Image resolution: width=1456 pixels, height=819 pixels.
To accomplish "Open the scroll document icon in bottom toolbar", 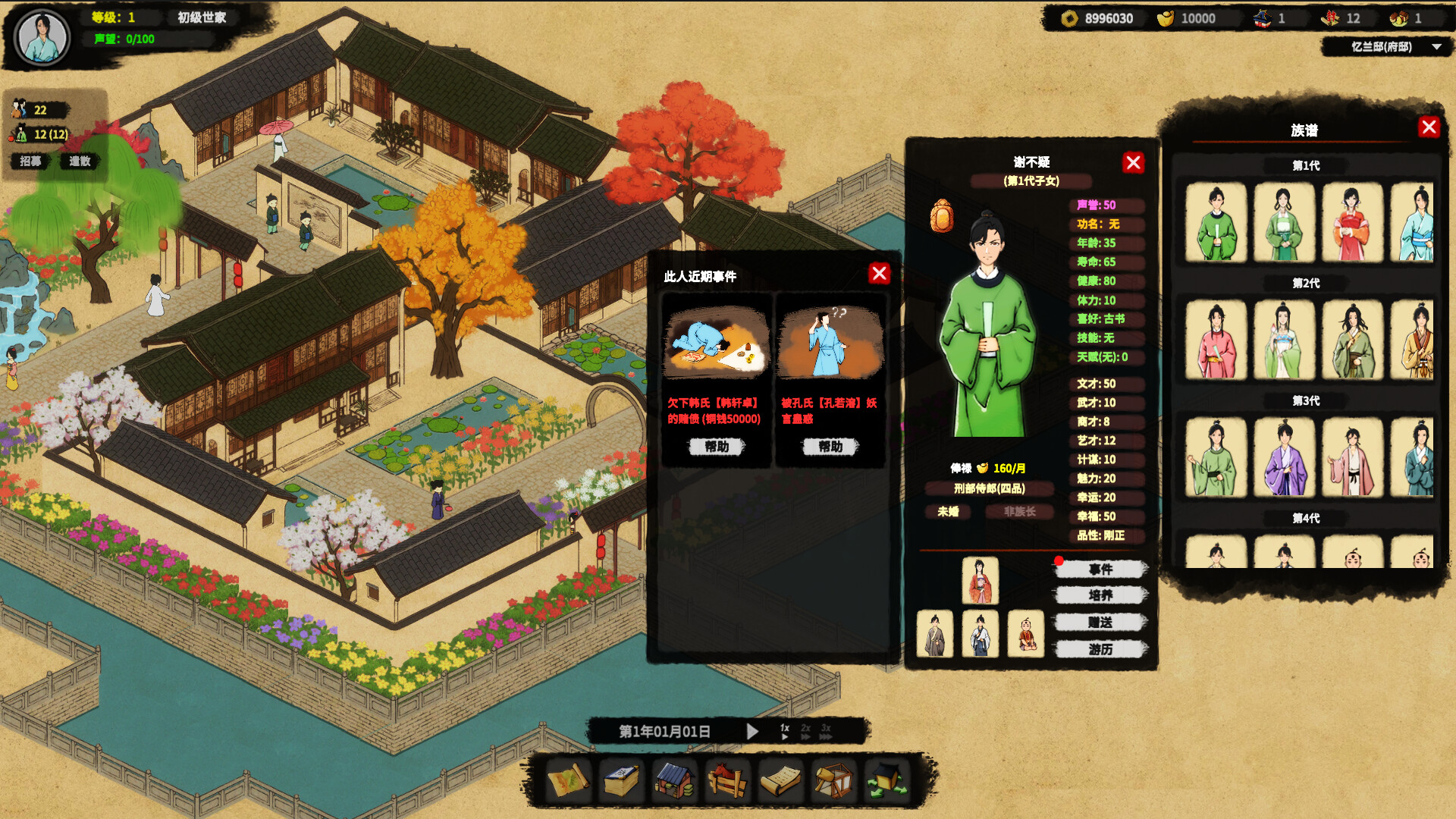I will (780, 781).
